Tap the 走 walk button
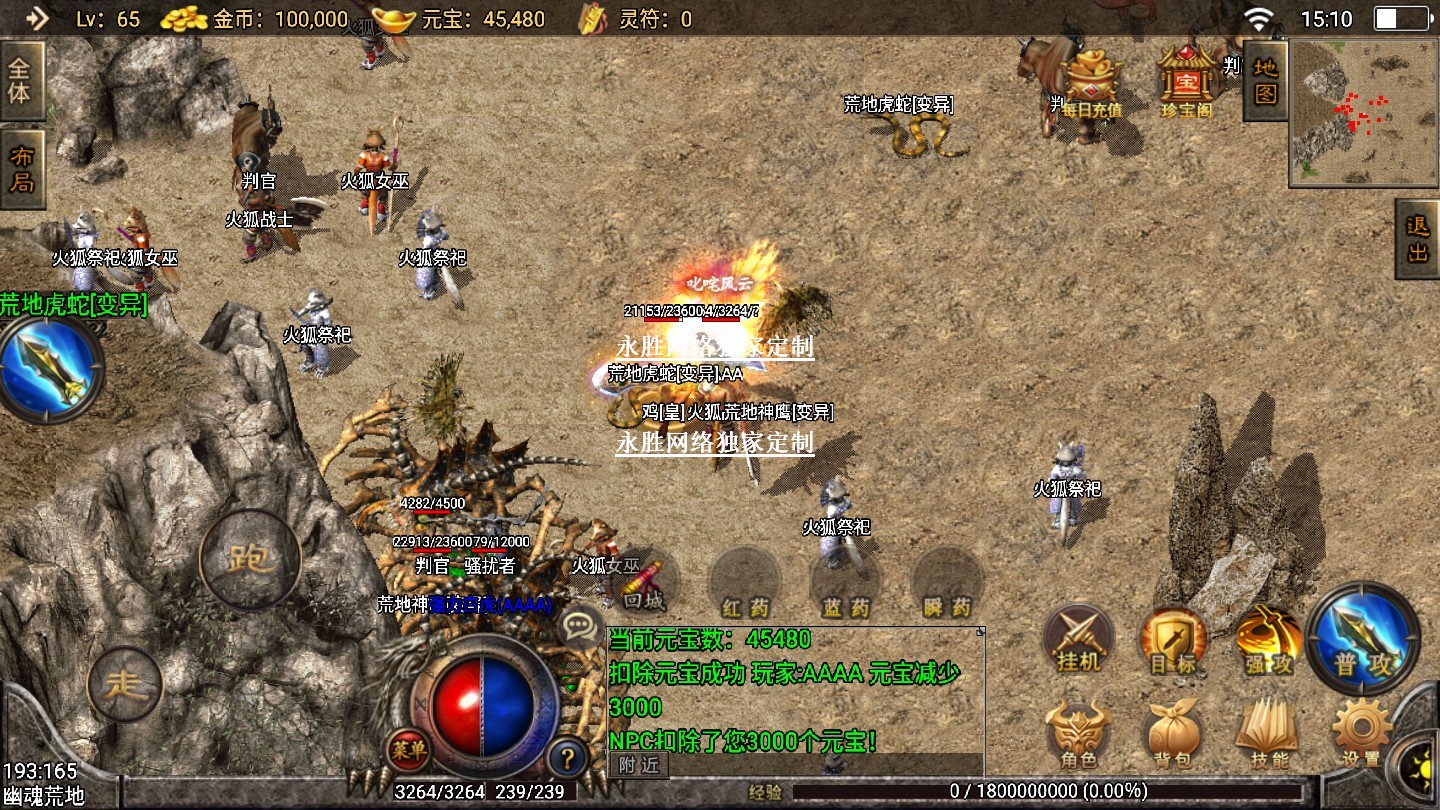 click(x=125, y=684)
